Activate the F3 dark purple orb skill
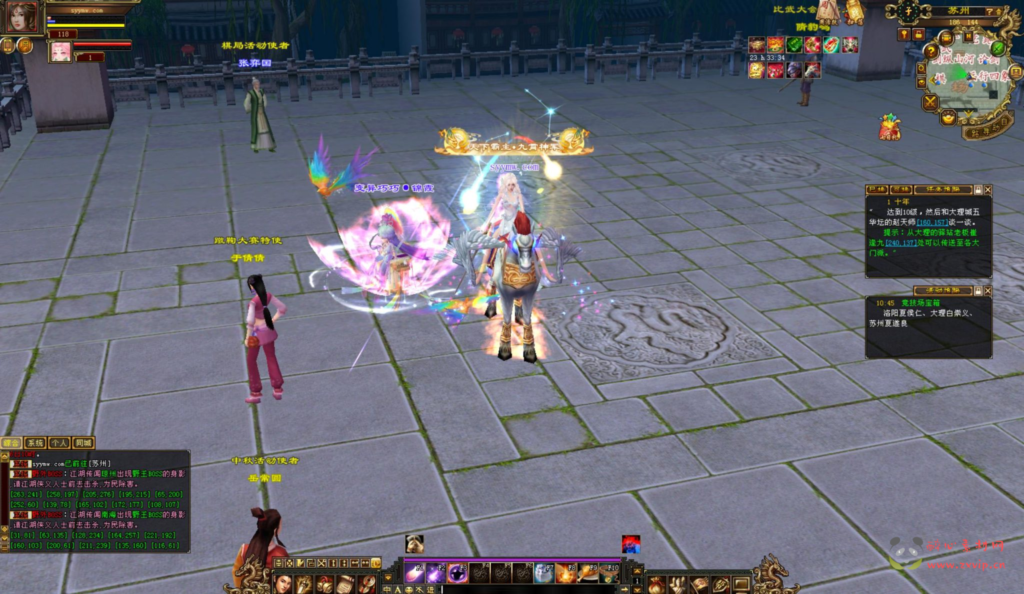Viewport: 1024px width, 594px height. [x=457, y=573]
